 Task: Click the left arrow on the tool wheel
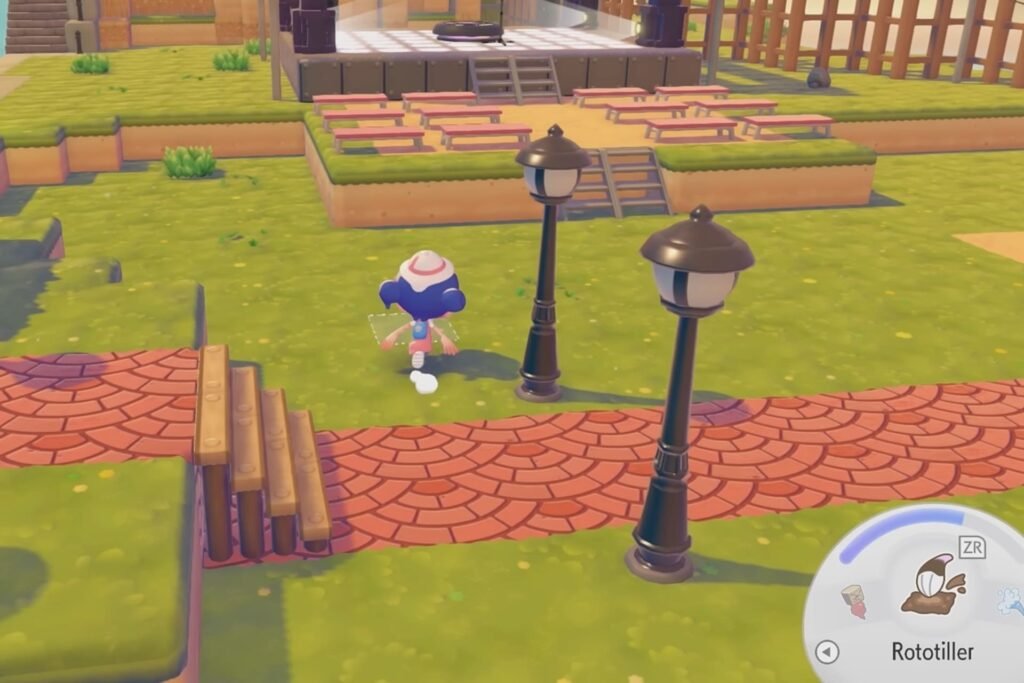[x=827, y=652]
